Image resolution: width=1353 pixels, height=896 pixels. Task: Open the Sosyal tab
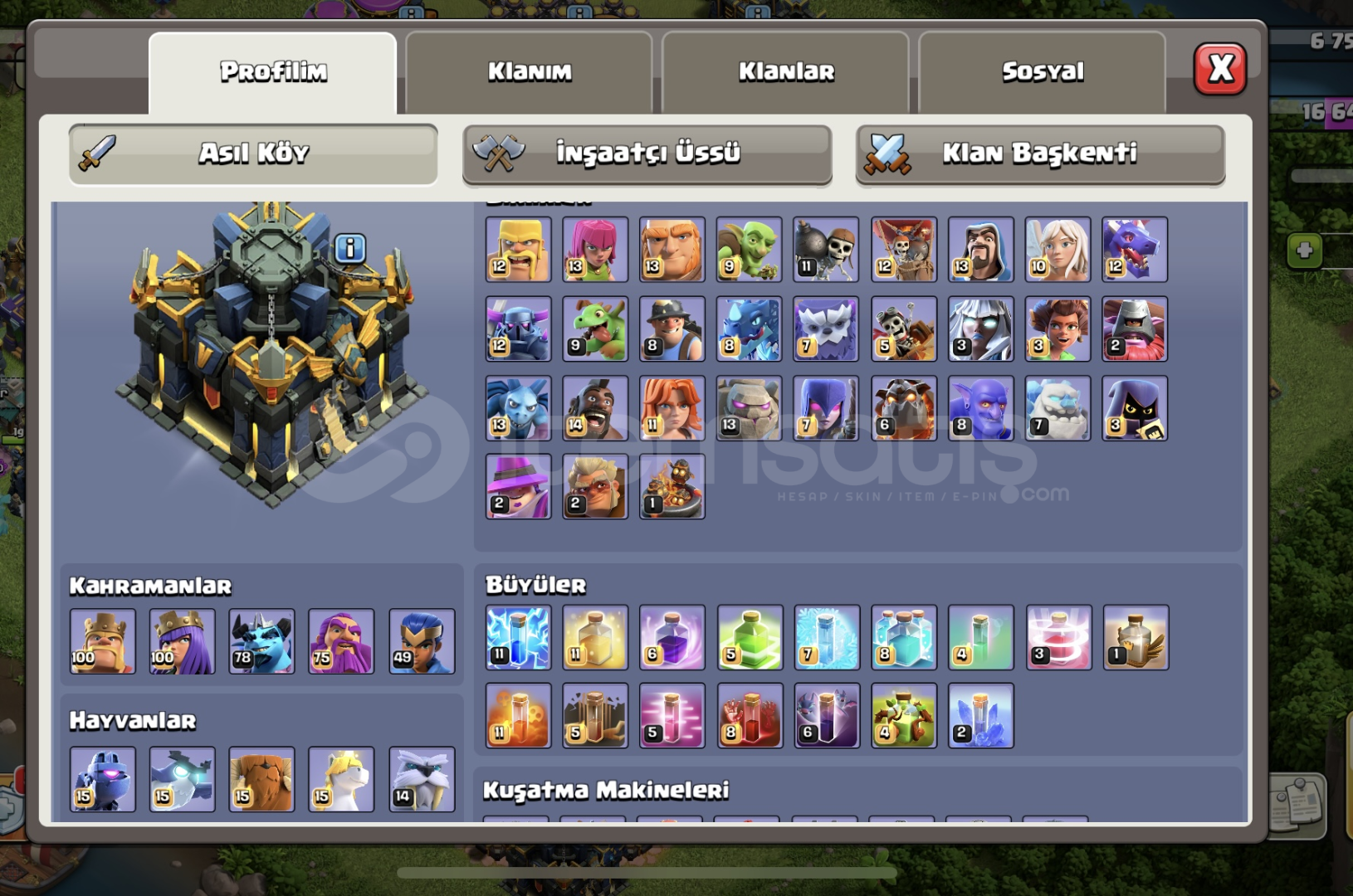tap(1043, 71)
